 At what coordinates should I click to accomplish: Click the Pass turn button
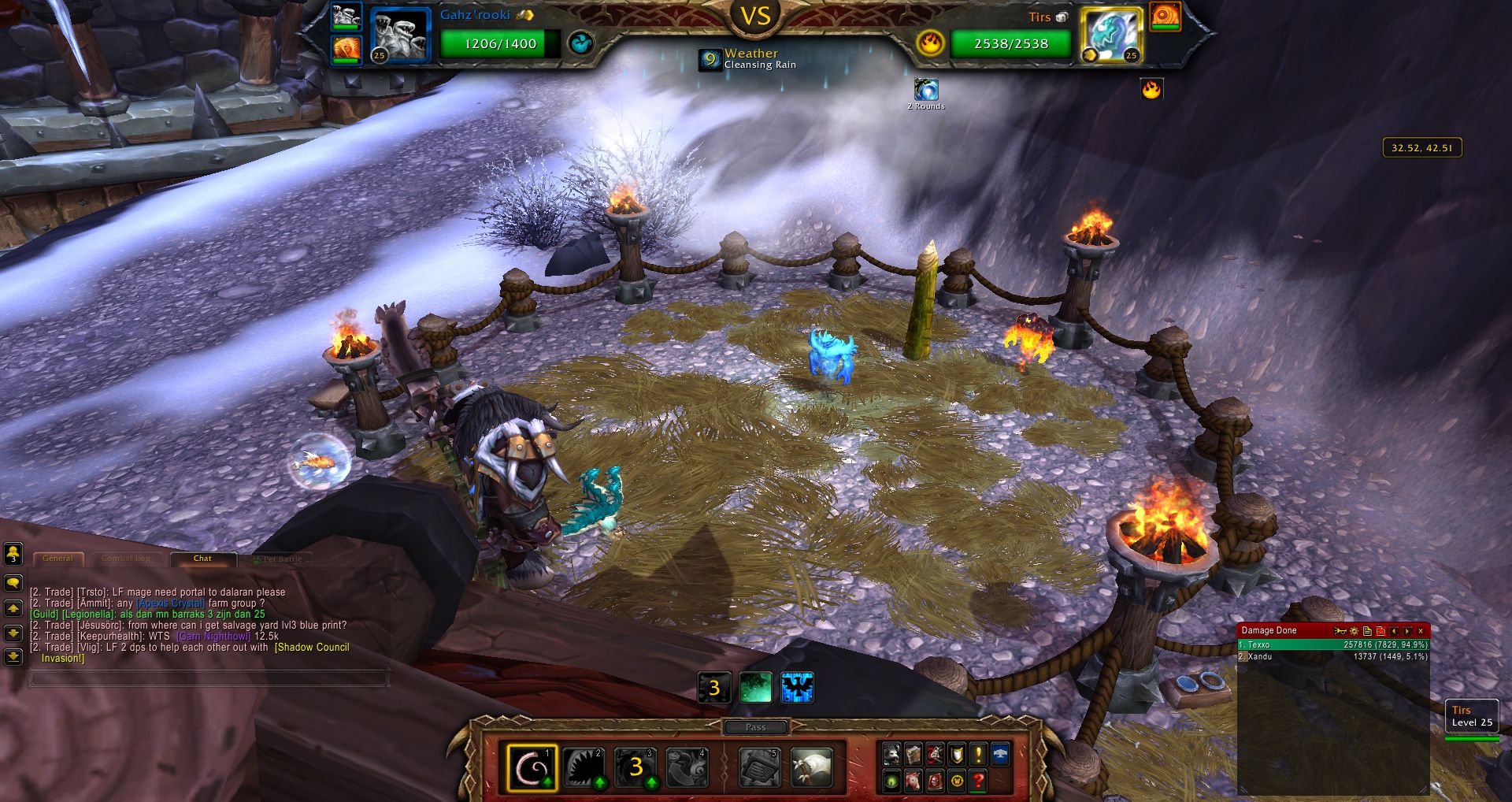click(755, 727)
